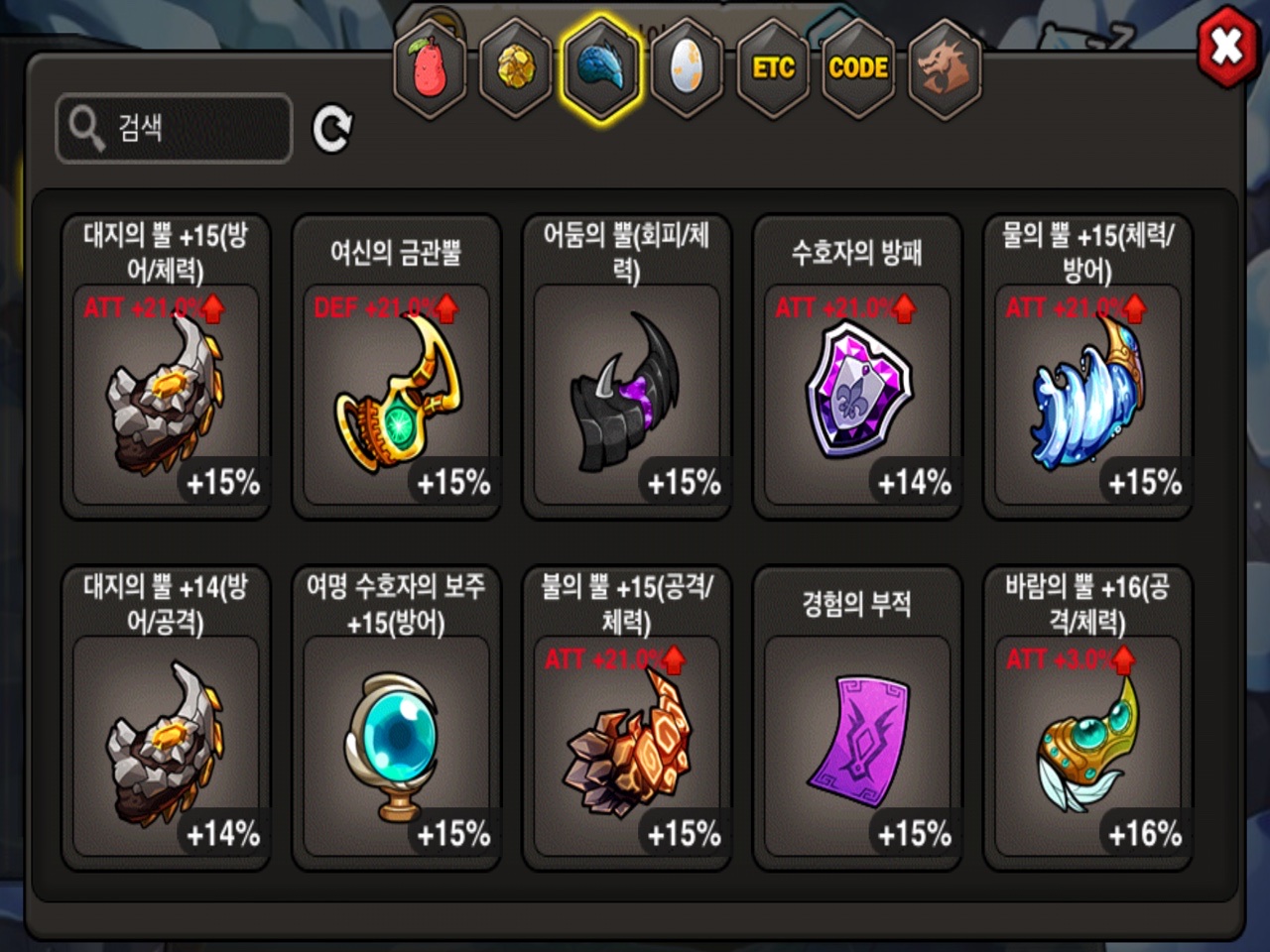
Task: Select the blue horn category tab
Action: 600,68
